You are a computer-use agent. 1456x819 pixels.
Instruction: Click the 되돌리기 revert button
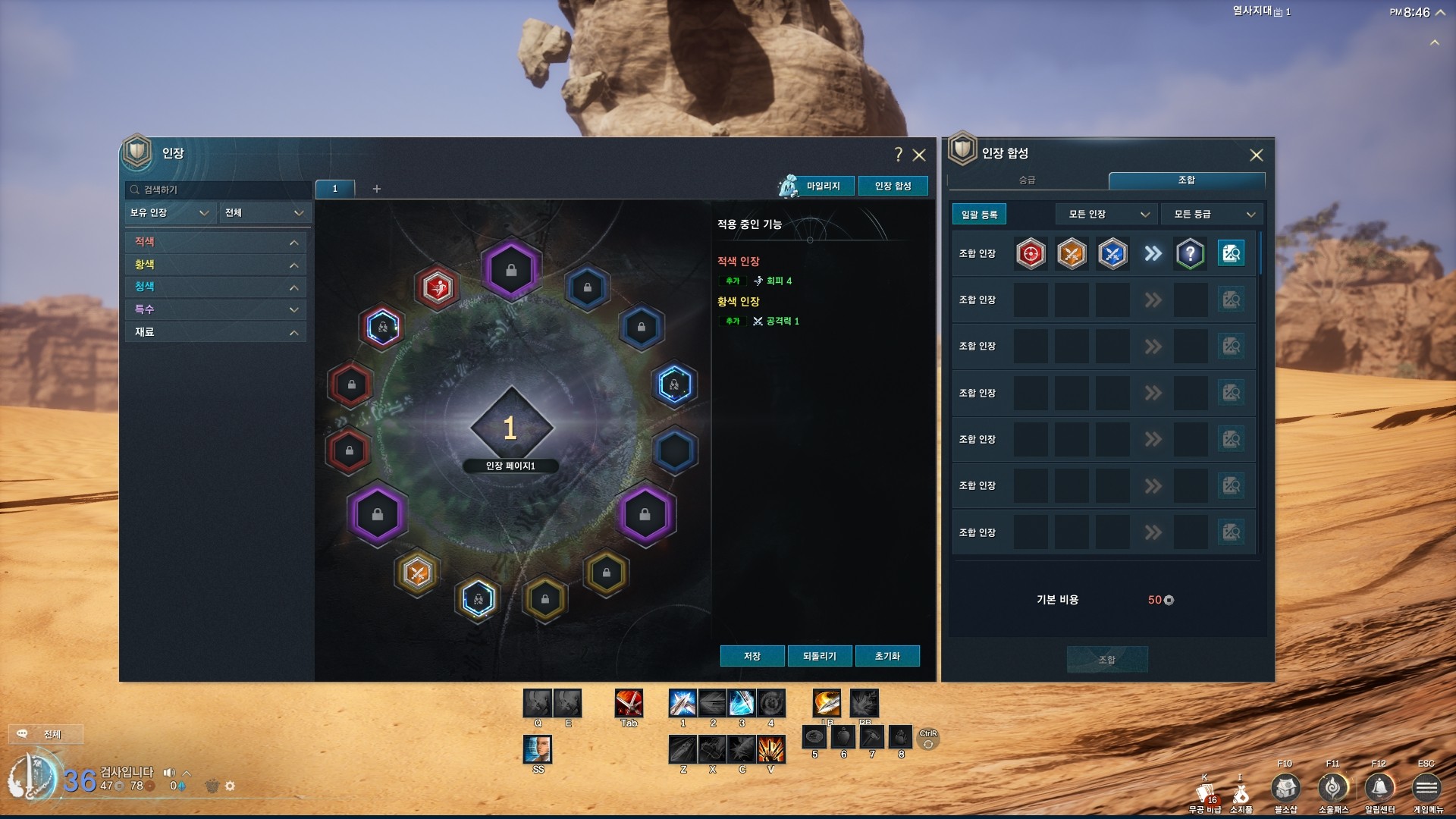pyautogui.click(x=819, y=656)
